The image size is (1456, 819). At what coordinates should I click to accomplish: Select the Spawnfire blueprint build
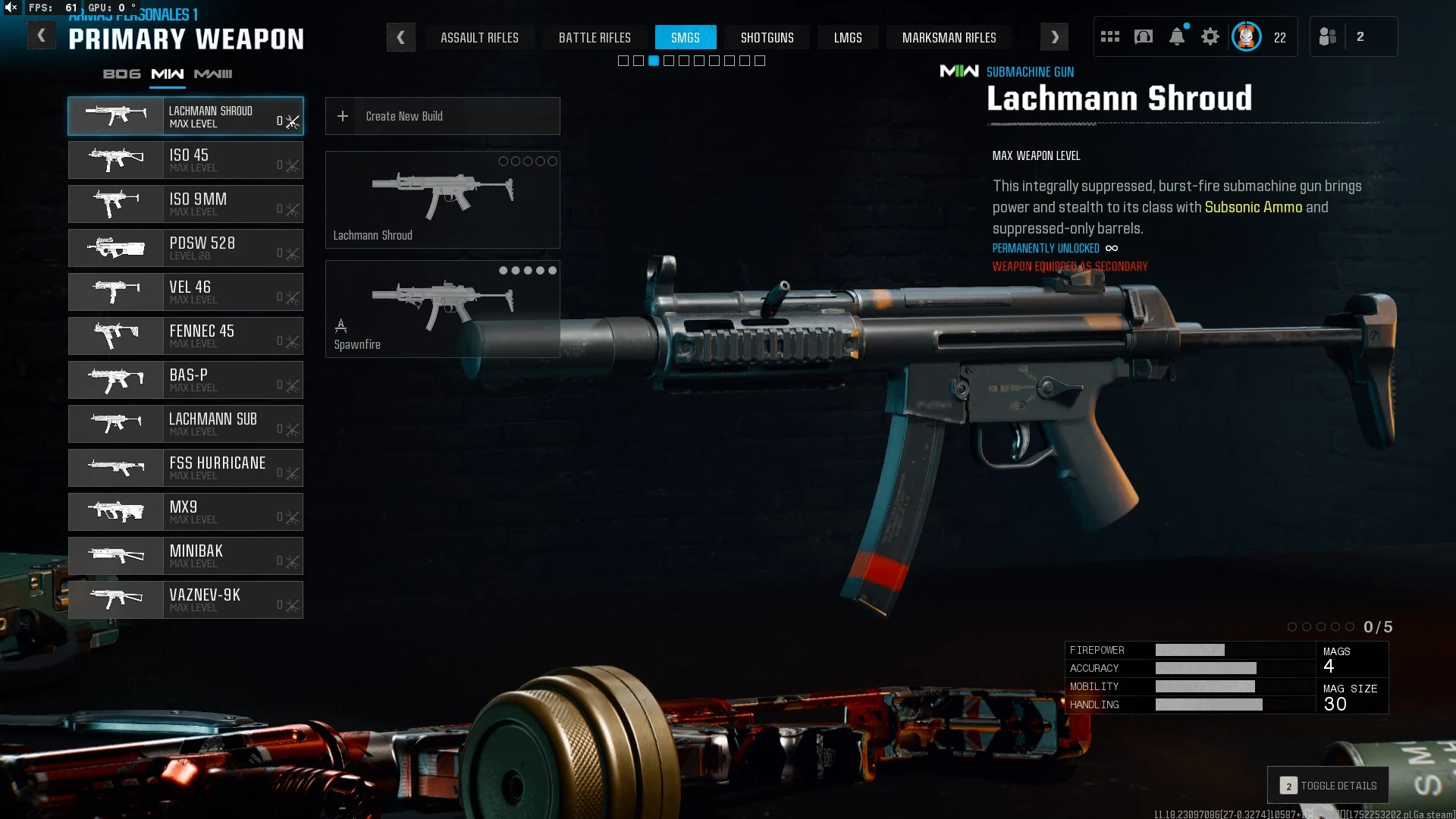point(442,309)
